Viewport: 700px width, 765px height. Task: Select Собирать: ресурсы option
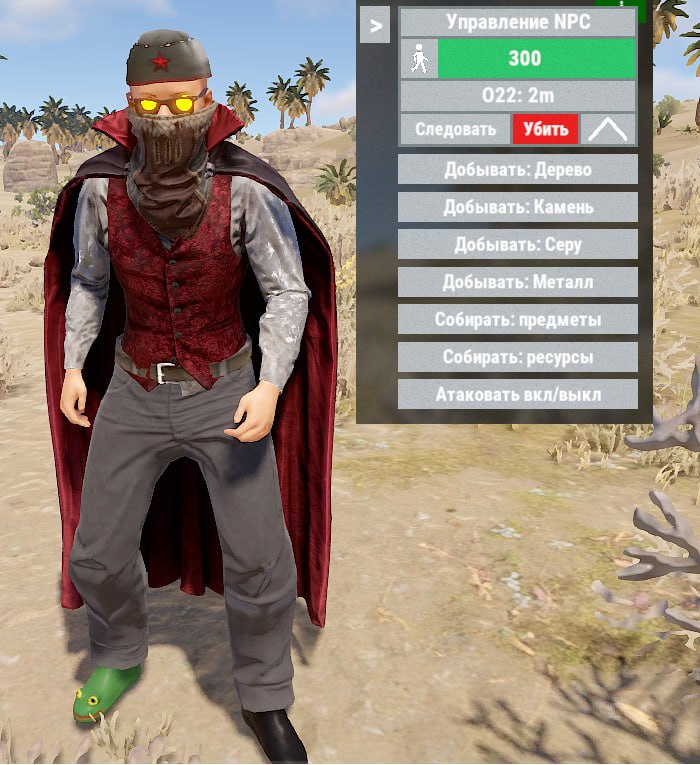(x=517, y=357)
